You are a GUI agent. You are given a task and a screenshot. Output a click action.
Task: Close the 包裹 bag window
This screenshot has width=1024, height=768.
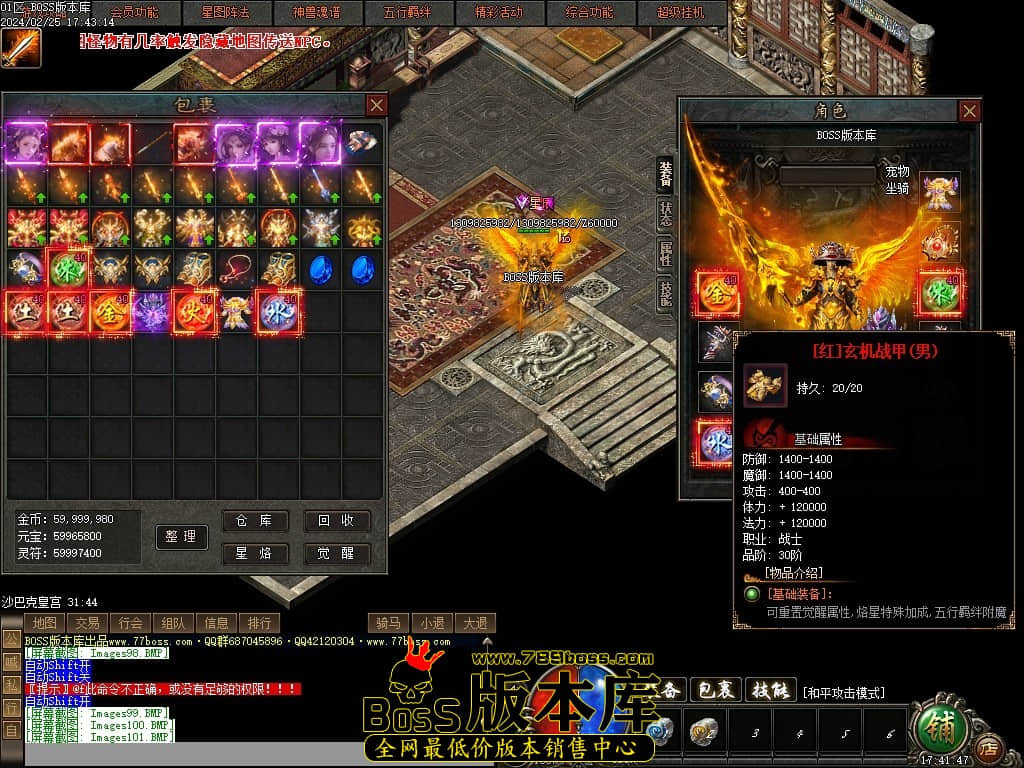(x=376, y=105)
